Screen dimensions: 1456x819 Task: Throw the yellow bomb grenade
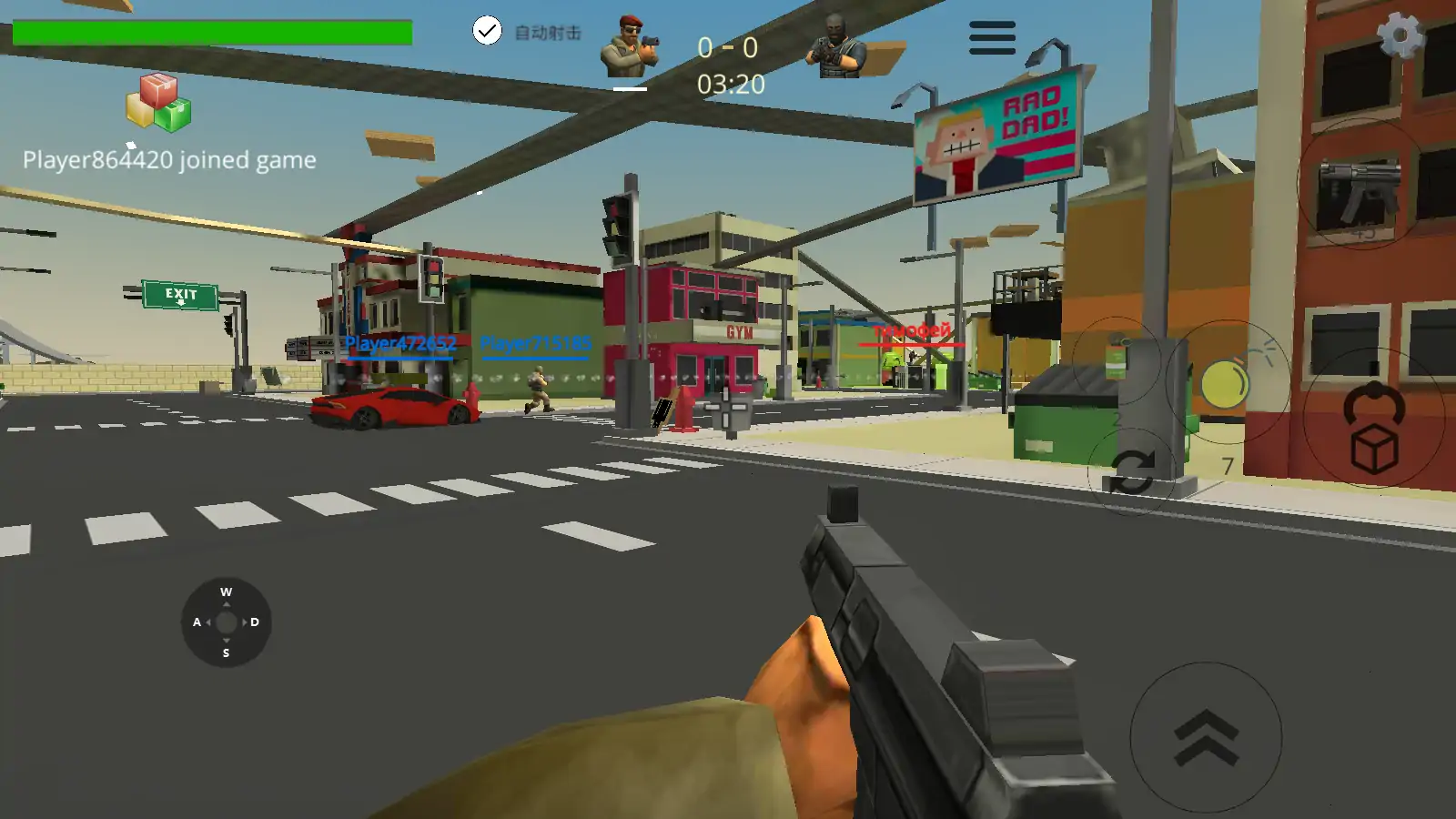[x=1226, y=383]
